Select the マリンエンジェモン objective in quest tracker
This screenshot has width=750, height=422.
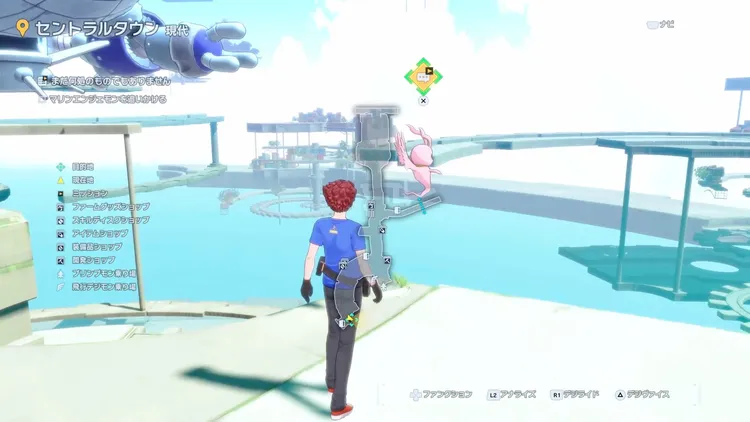(107, 99)
